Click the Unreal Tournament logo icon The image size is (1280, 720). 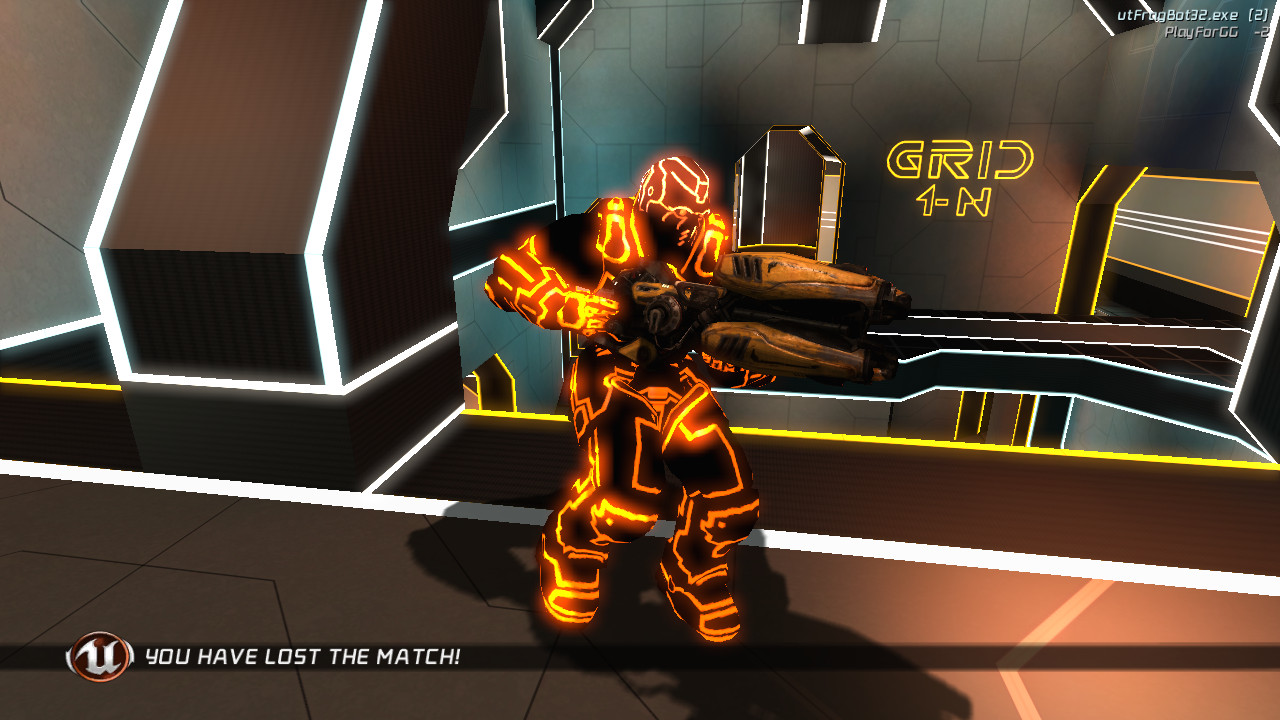[x=94, y=658]
